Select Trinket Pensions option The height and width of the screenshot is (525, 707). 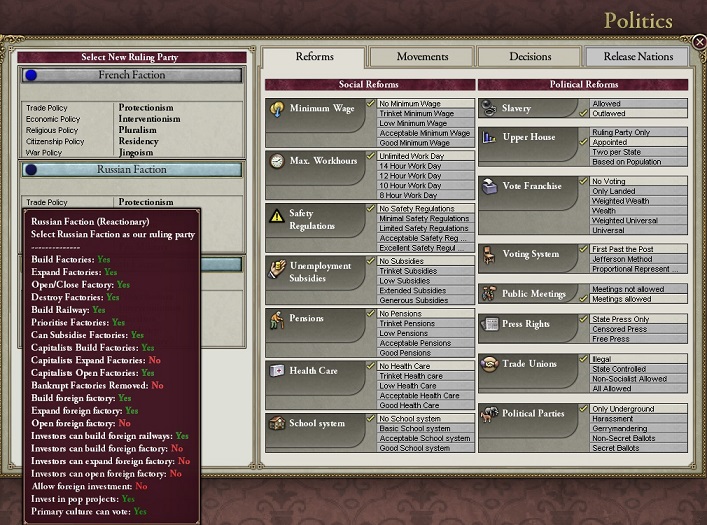425,323
